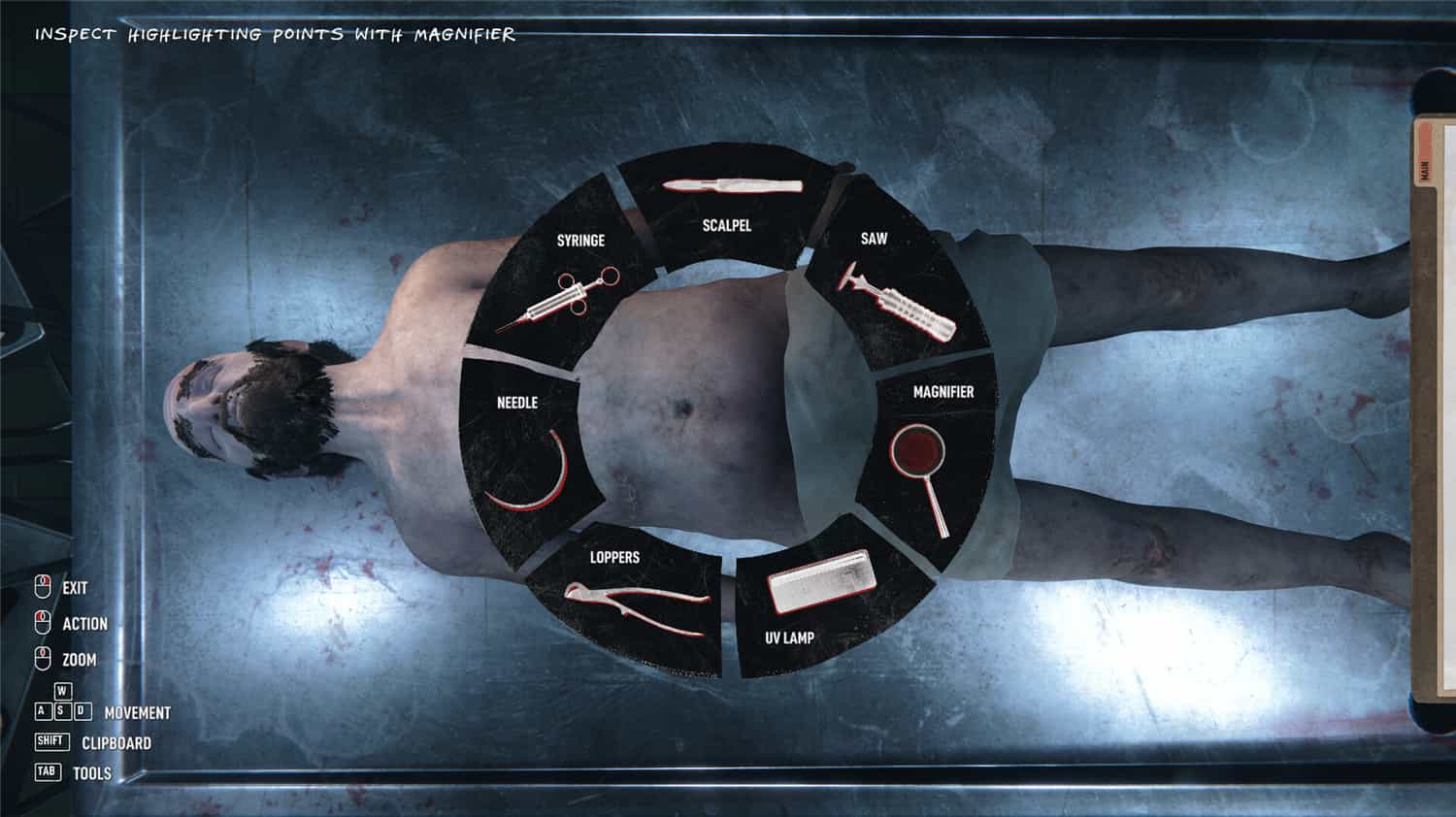Click the W key in the movement hints
This screenshot has height=817, width=1456.
tap(61, 692)
